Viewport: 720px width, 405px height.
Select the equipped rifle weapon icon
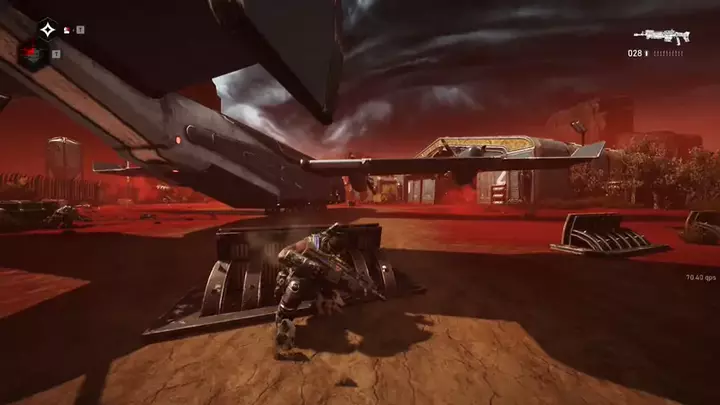(664, 36)
